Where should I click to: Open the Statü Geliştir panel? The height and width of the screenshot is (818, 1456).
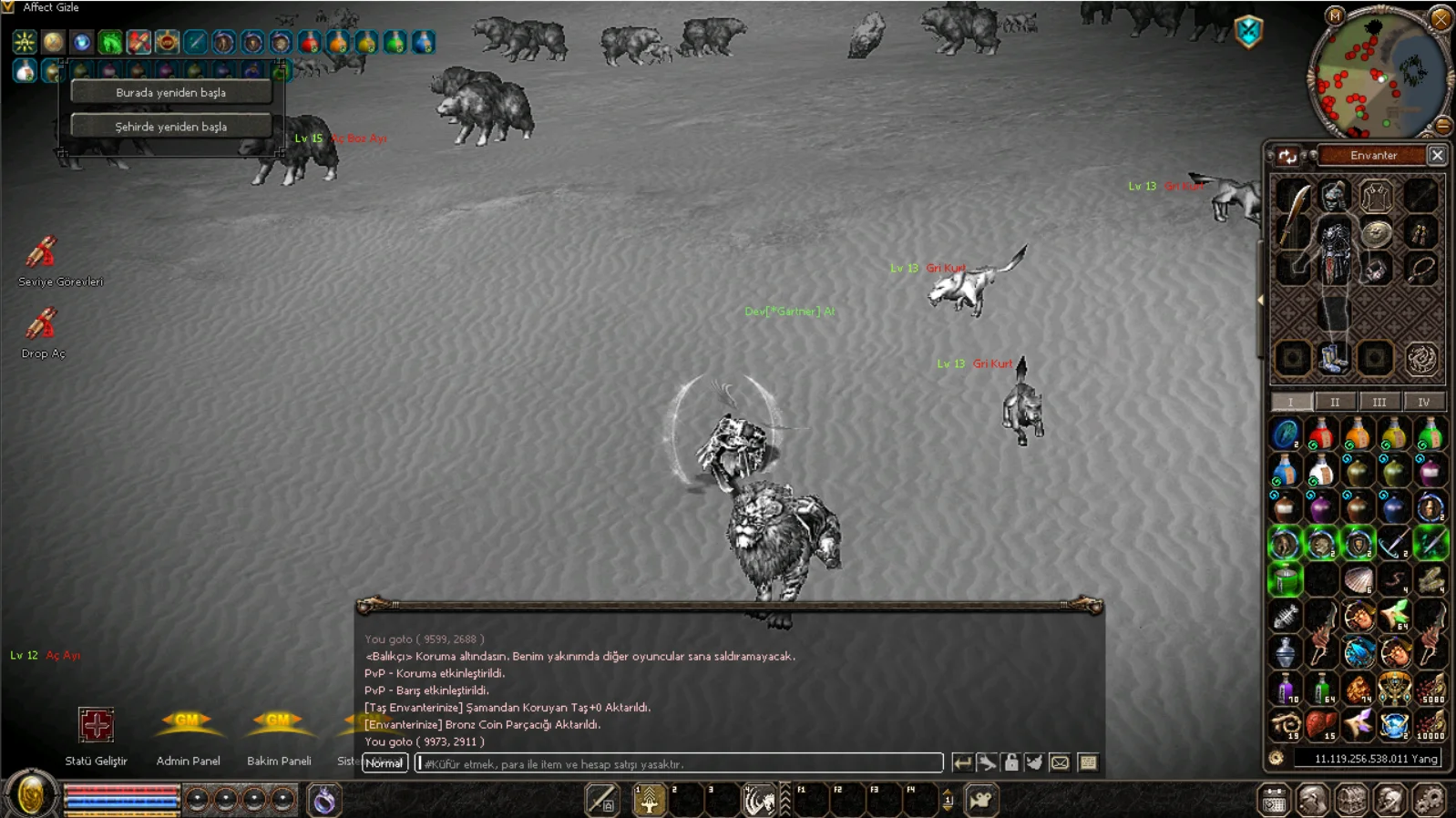click(x=96, y=726)
